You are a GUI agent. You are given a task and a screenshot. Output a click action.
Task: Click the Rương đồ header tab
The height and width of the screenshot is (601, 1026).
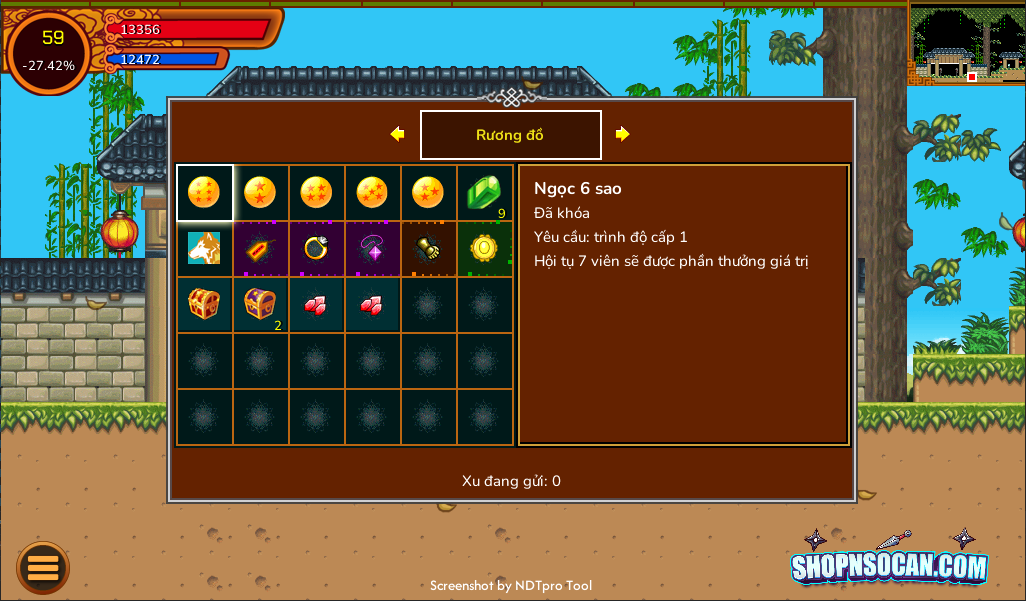click(510, 135)
